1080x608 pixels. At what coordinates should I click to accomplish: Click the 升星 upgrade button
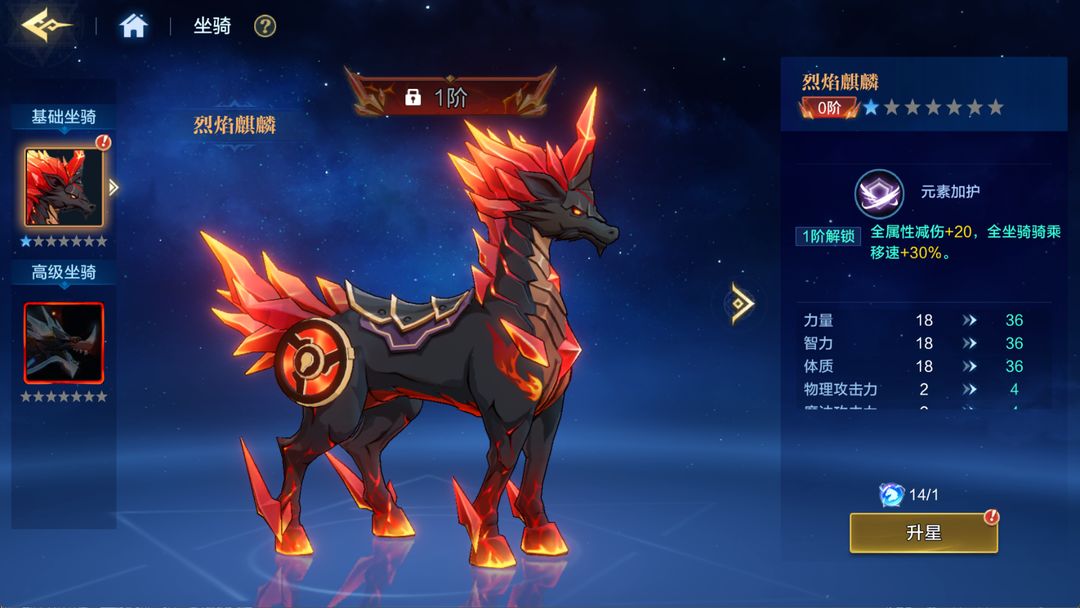[923, 533]
